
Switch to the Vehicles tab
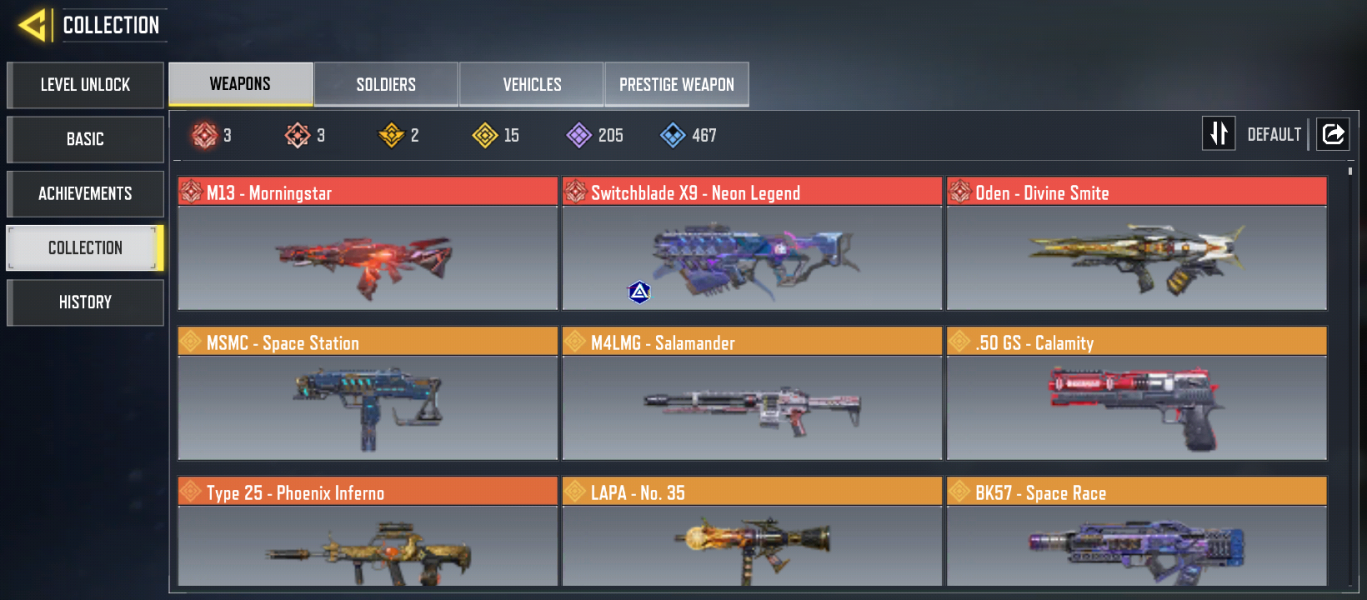point(531,85)
